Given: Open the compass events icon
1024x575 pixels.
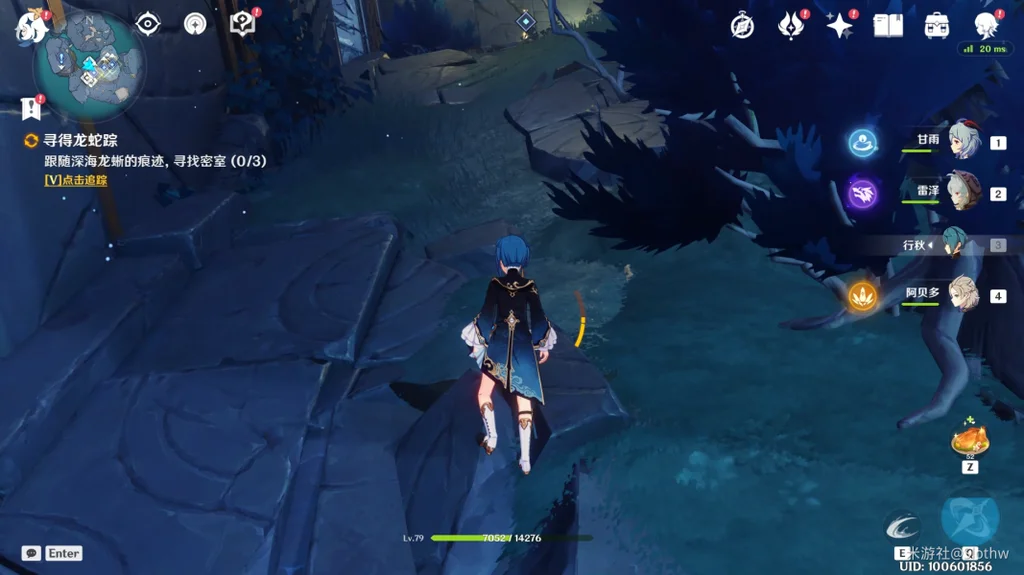Looking at the screenshot, I should 741,26.
